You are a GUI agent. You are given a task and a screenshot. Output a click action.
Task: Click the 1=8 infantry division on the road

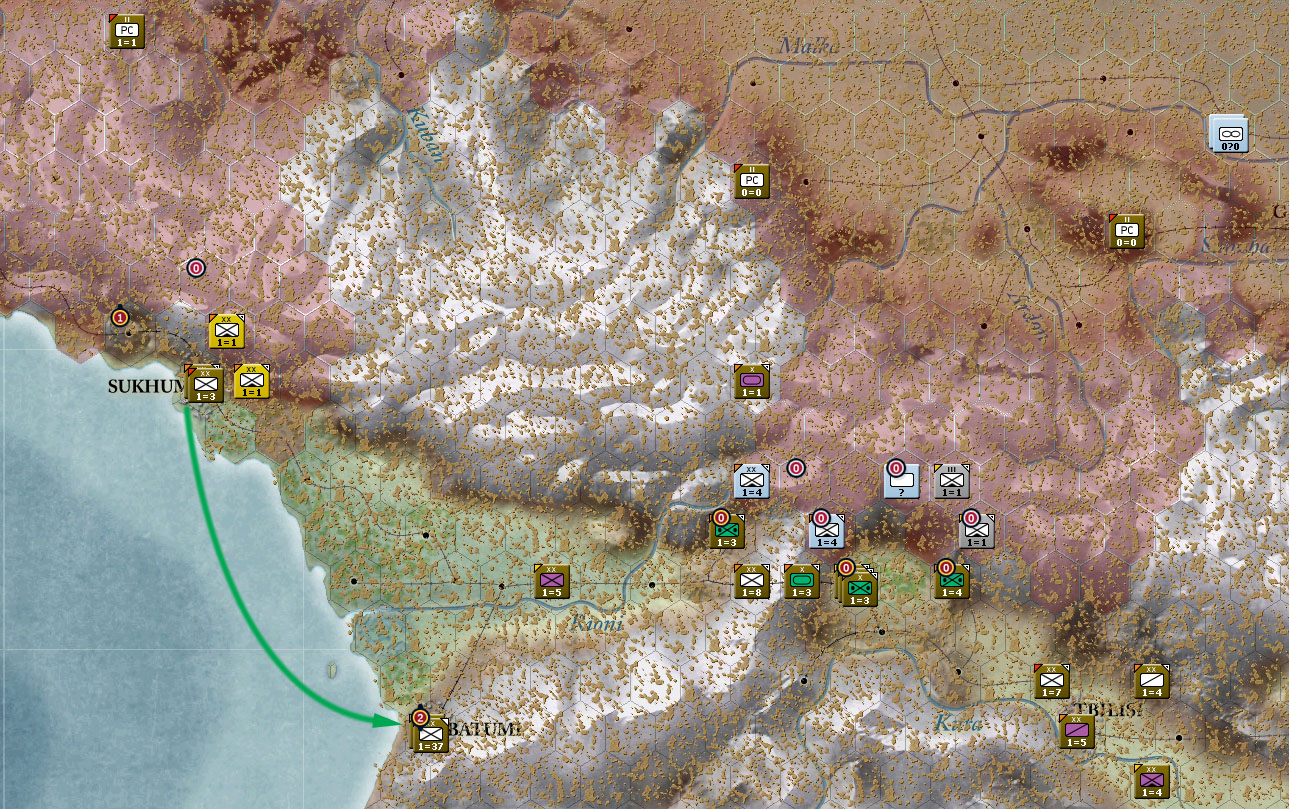point(752,582)
